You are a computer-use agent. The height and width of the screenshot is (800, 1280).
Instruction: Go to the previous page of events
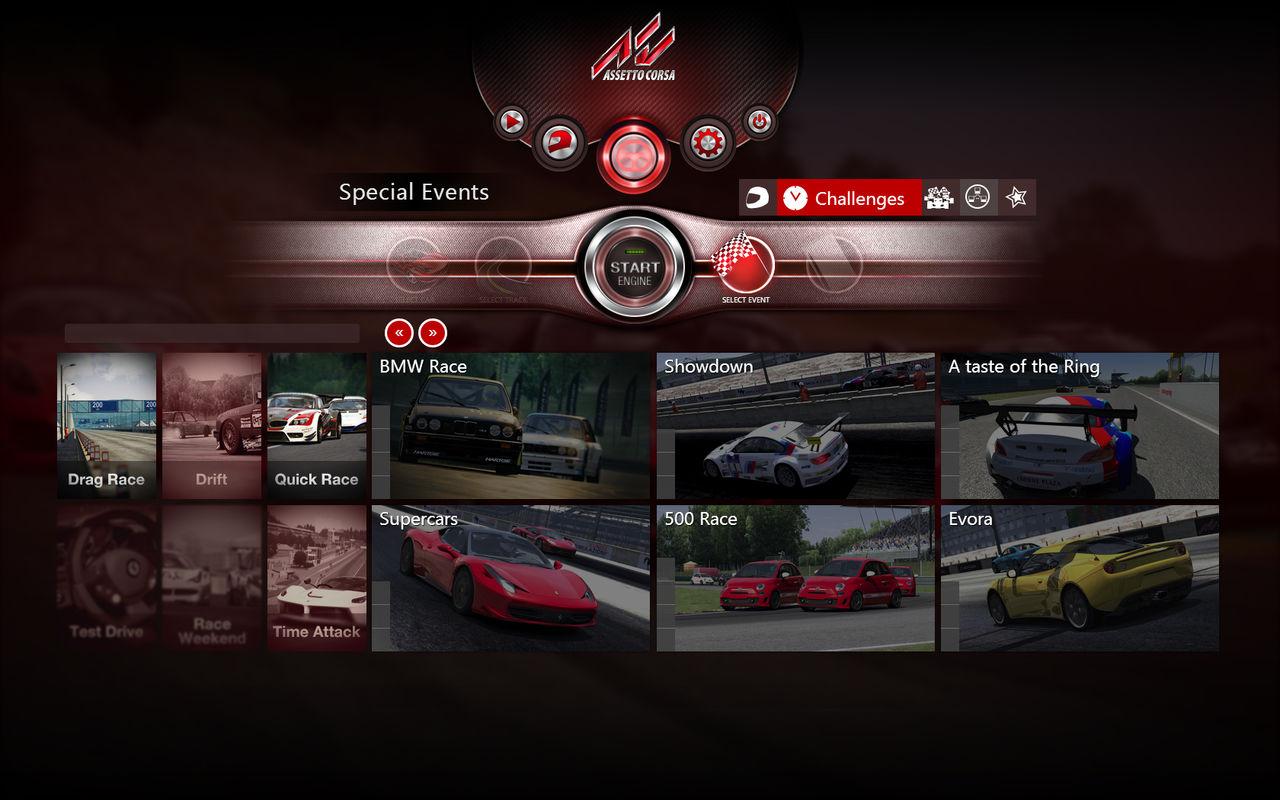tap(398, 333)
